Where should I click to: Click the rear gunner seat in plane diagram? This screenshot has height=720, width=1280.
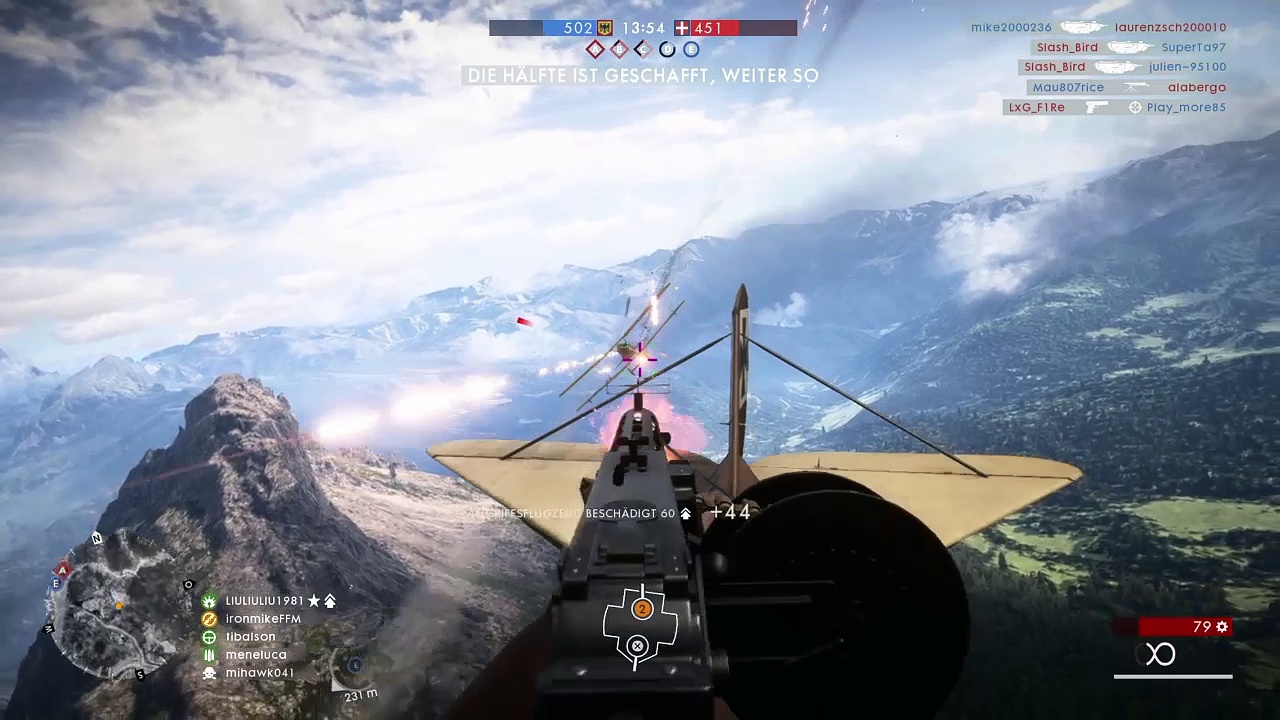[638, 646]
